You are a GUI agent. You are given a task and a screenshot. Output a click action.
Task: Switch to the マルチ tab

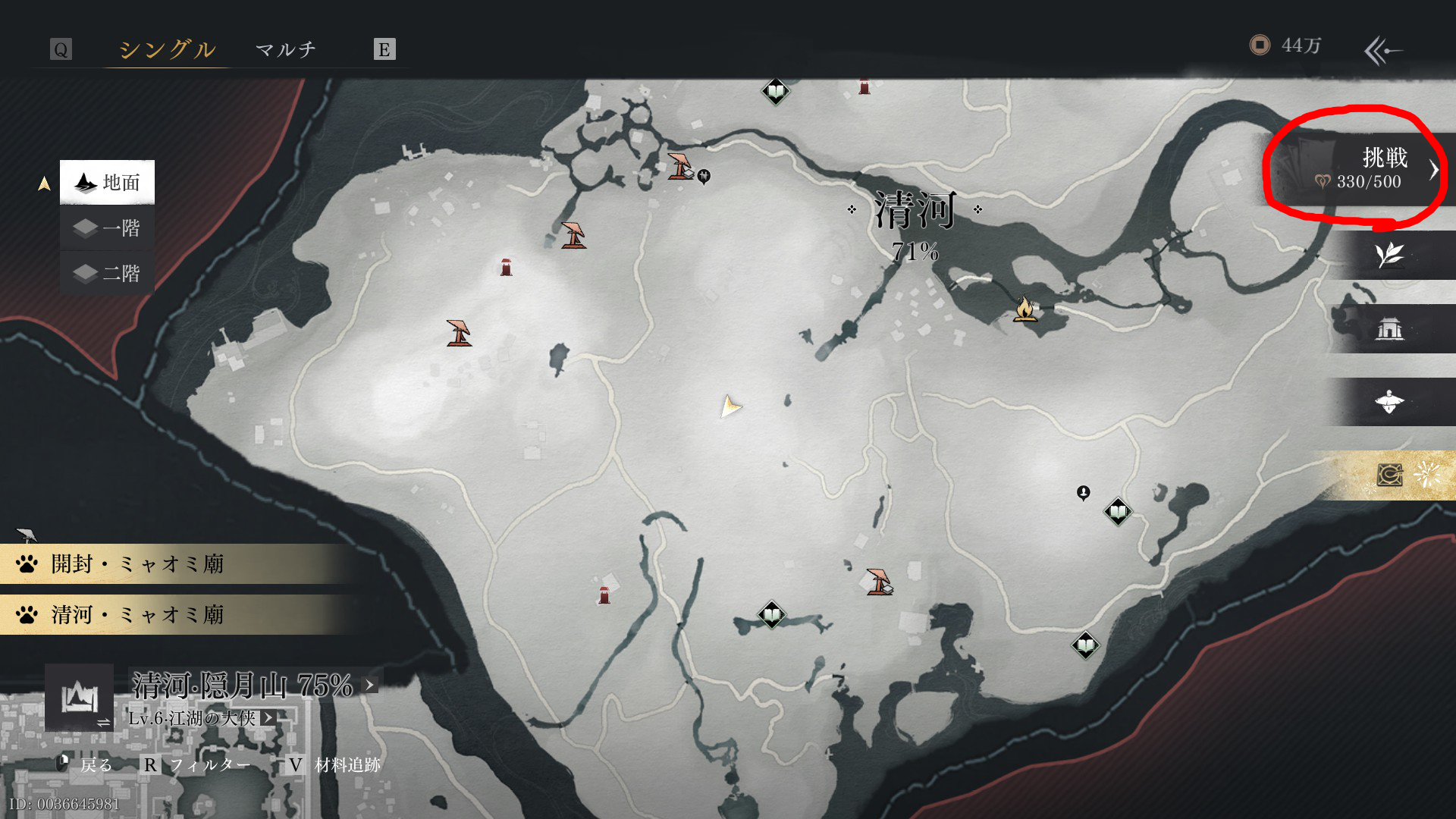click(285, 49)
